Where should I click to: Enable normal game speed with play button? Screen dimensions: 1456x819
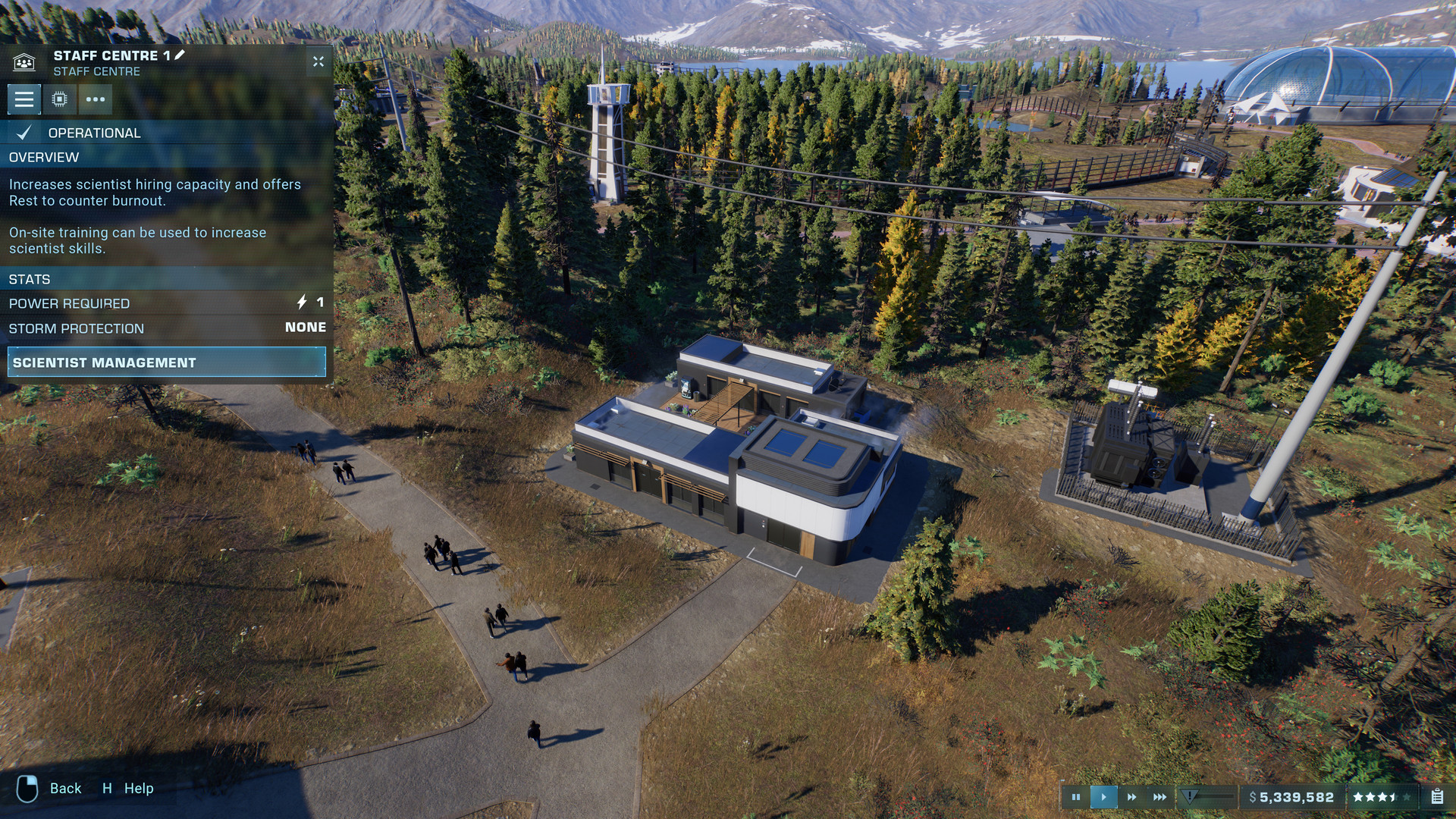tap(1103, 796)
